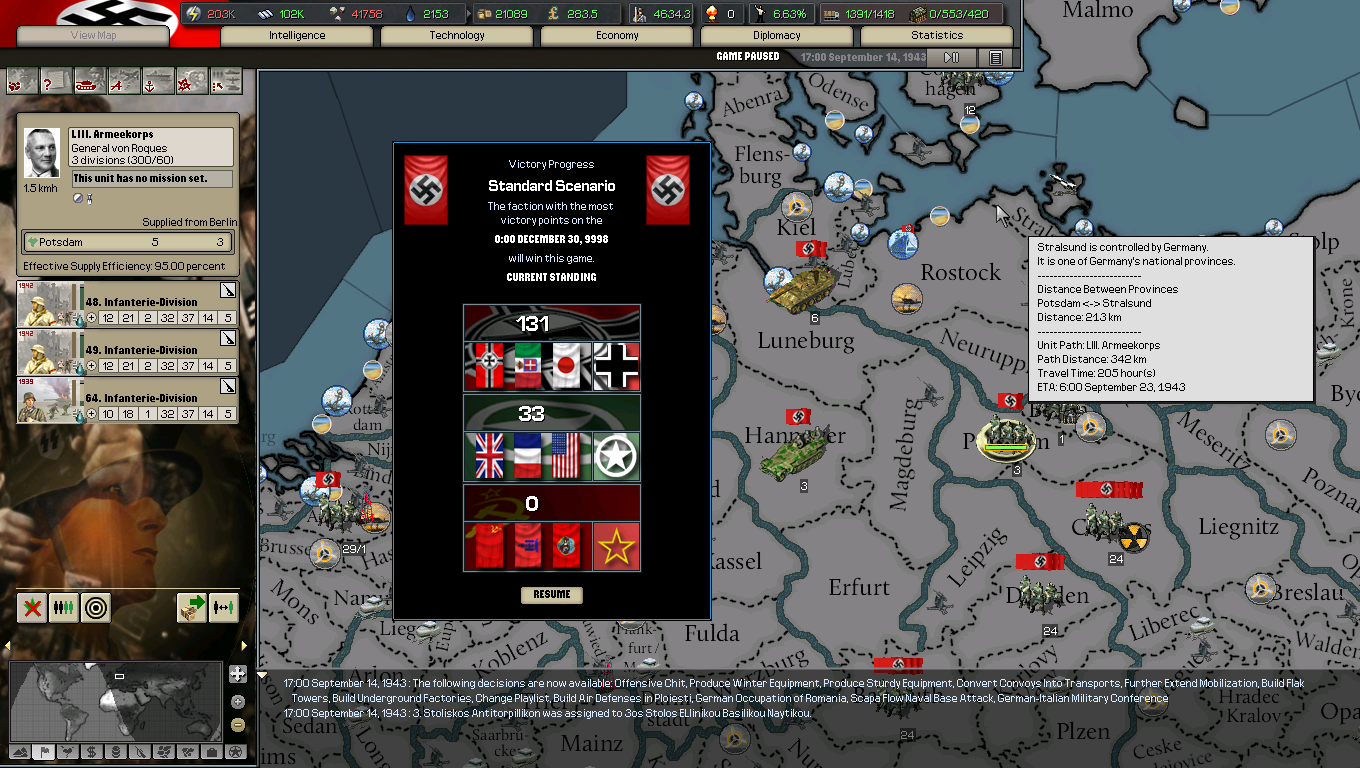Click the View Map button
Image resolution: width=1360 pixels, height=768 pixels.
[95, 36]
